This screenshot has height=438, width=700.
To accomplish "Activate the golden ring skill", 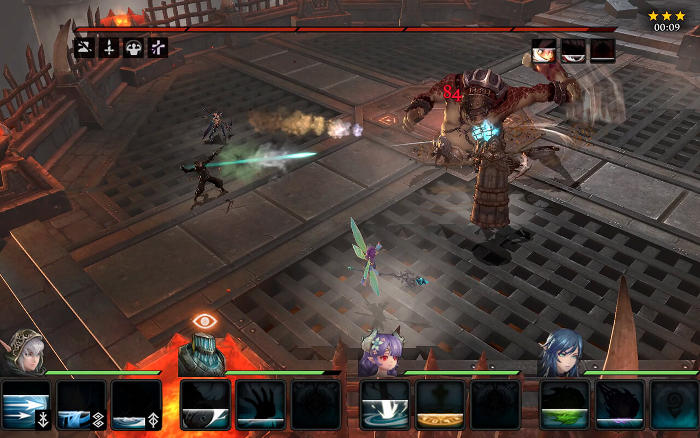I will (440, 405).
